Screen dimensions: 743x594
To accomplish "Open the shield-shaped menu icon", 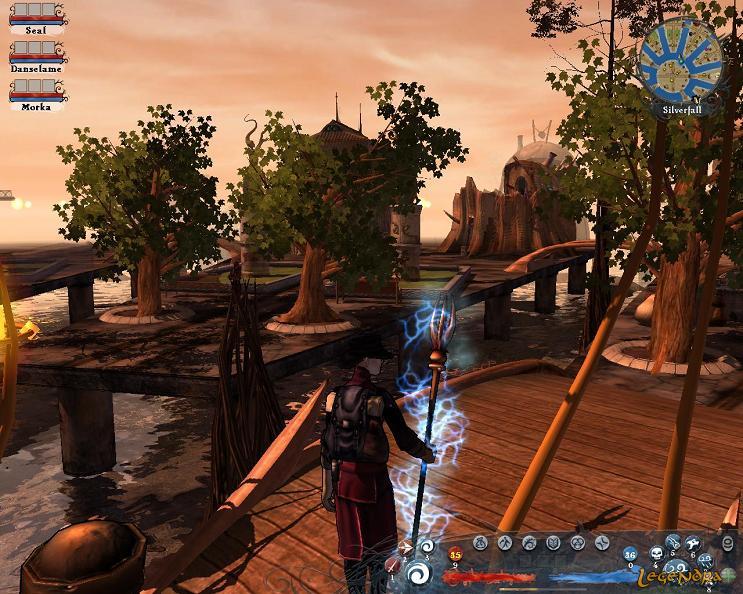I will pyautogui.click(x=553, y=543).
